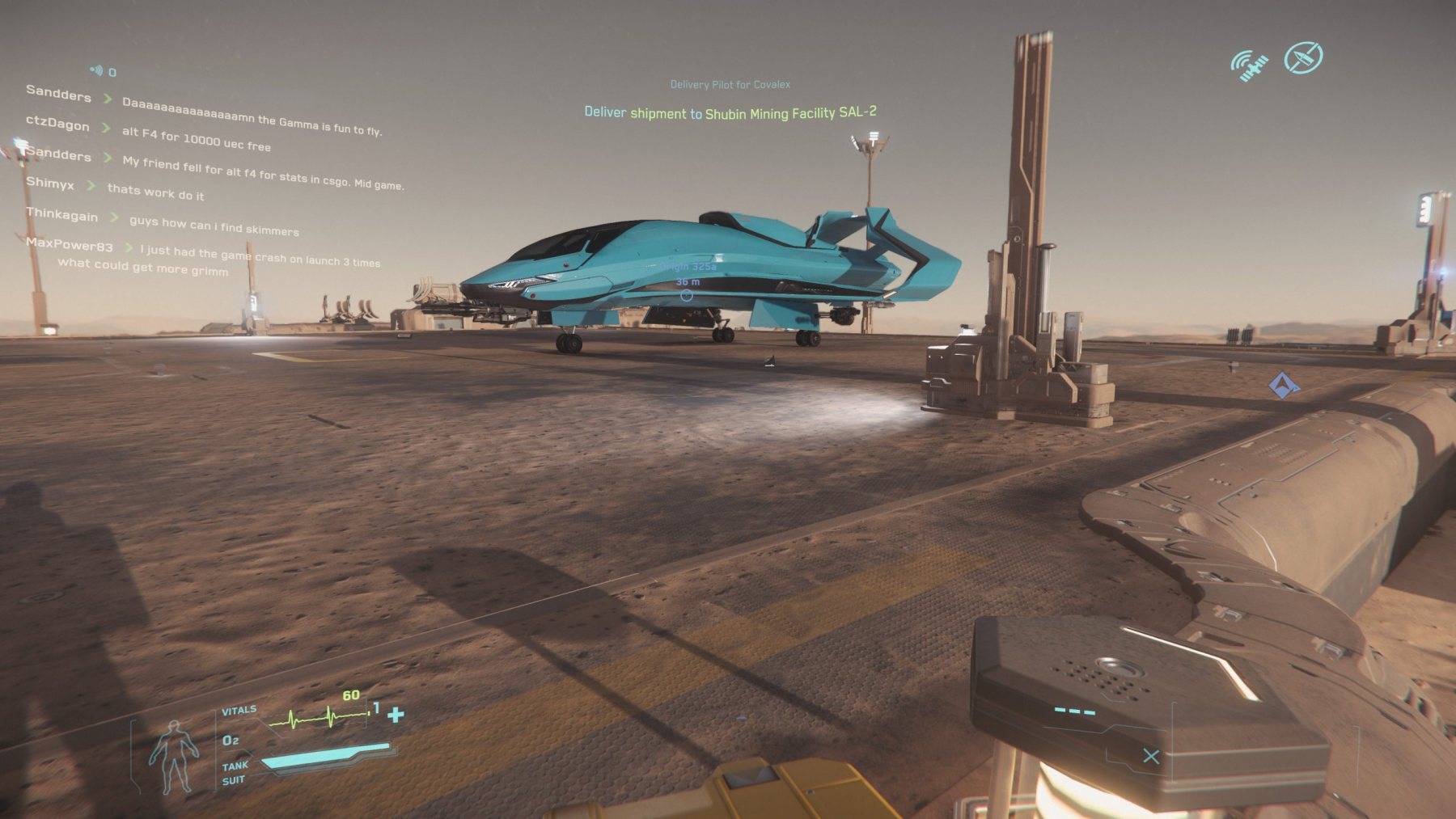
Task: Click ctzDagon's name in chat
Action: 57,123
